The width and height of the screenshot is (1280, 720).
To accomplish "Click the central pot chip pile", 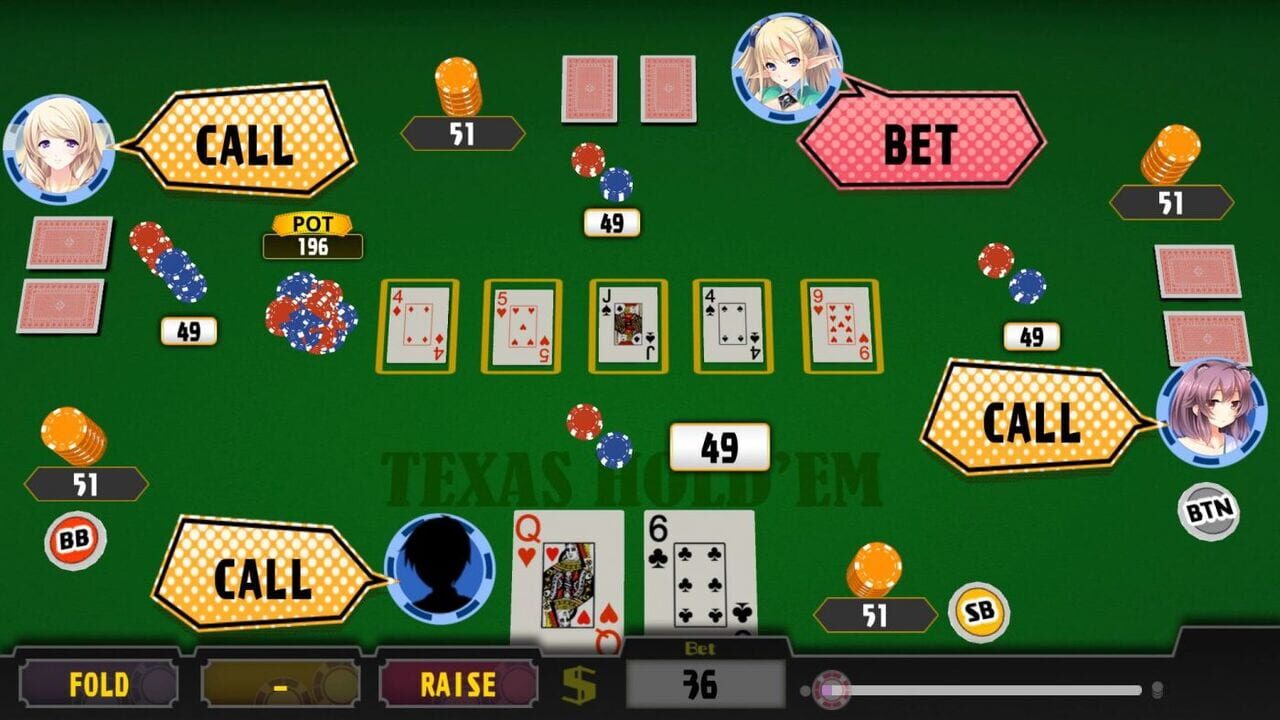I will [310, 310].
